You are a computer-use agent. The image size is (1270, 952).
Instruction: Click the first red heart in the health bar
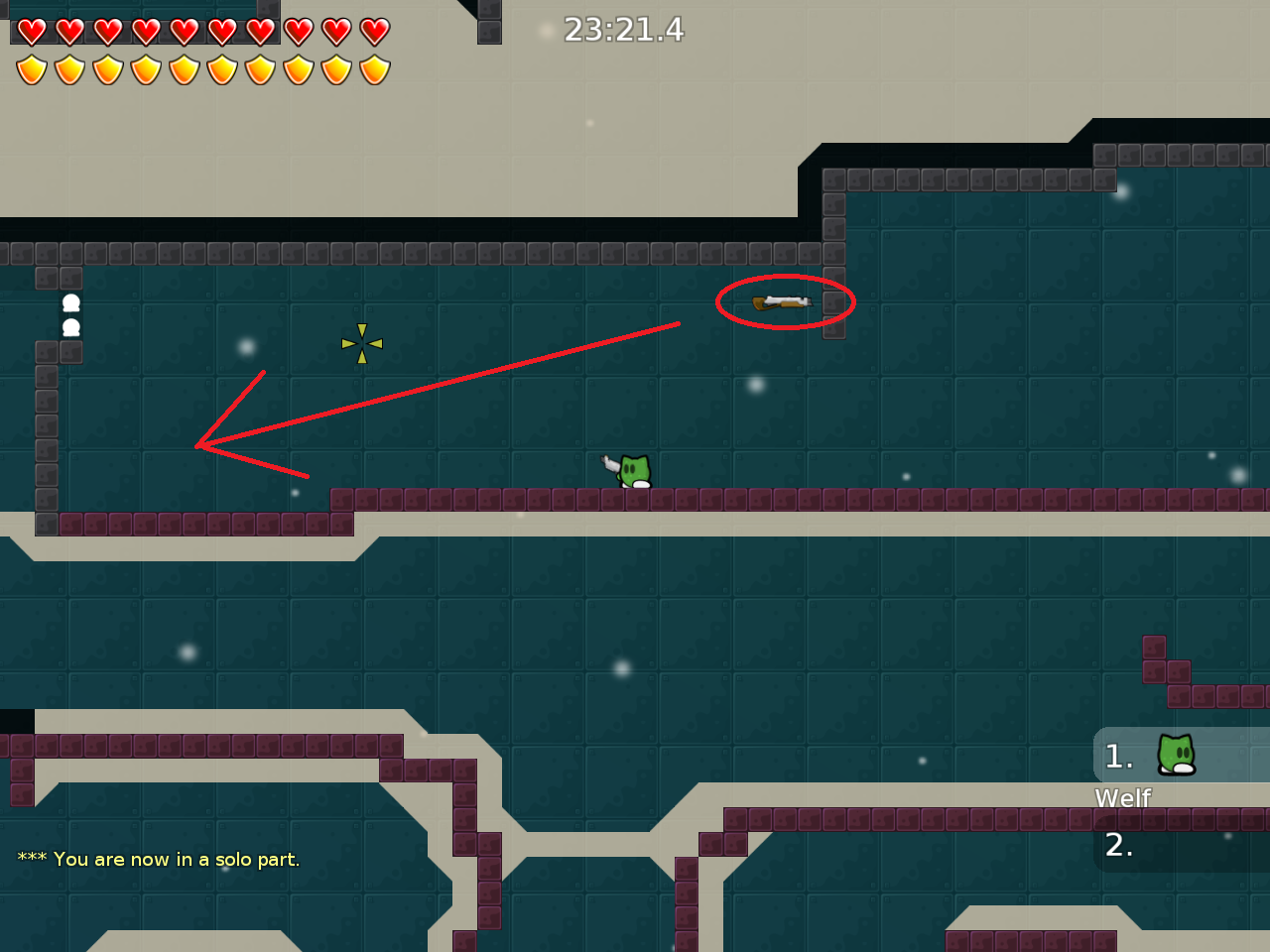(31, 31)
